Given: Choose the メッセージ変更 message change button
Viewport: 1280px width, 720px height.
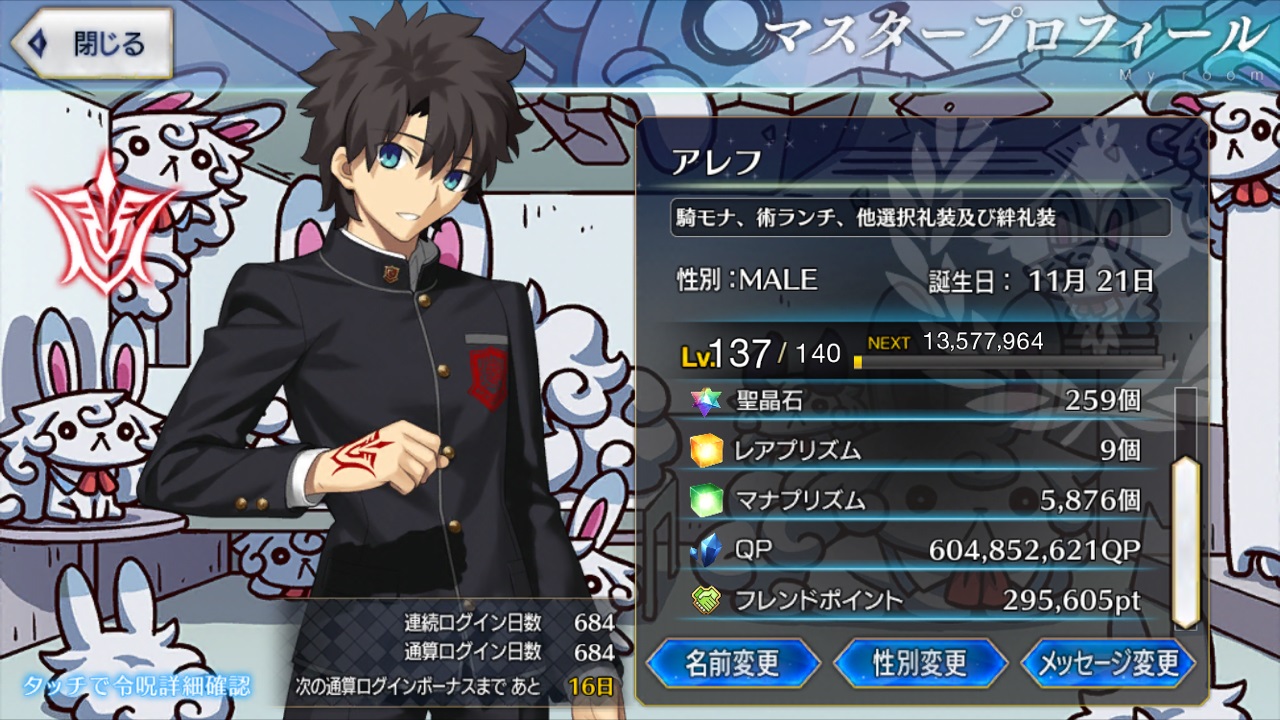Looking at the screenshot, I should coord(1109,663).
